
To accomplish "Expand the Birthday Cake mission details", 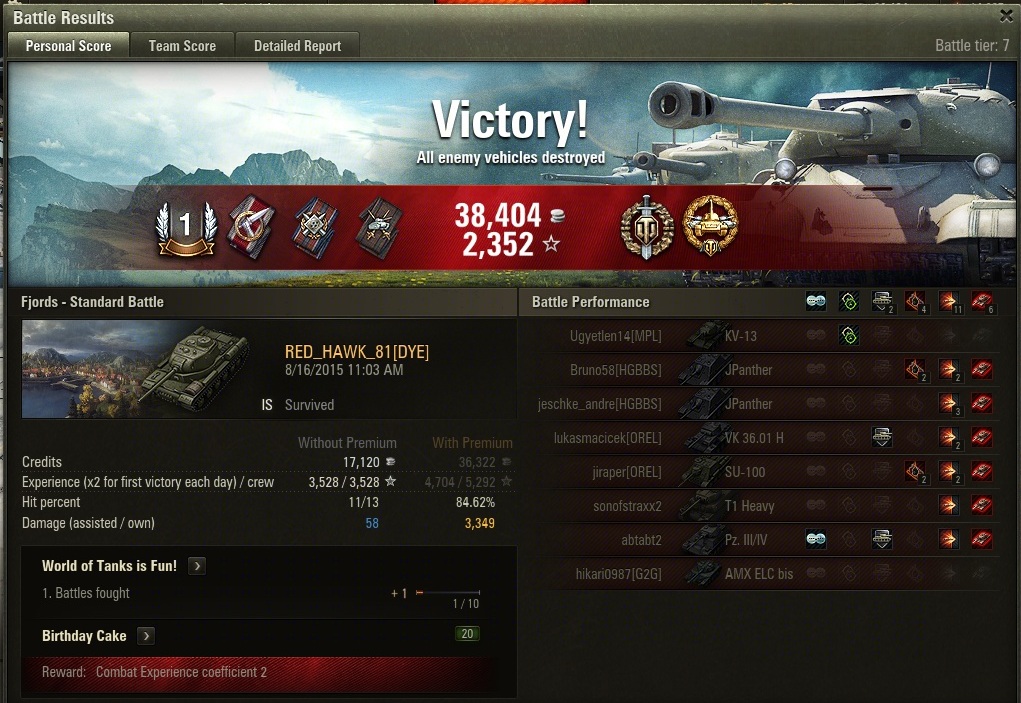I will (x=146, y=636).
